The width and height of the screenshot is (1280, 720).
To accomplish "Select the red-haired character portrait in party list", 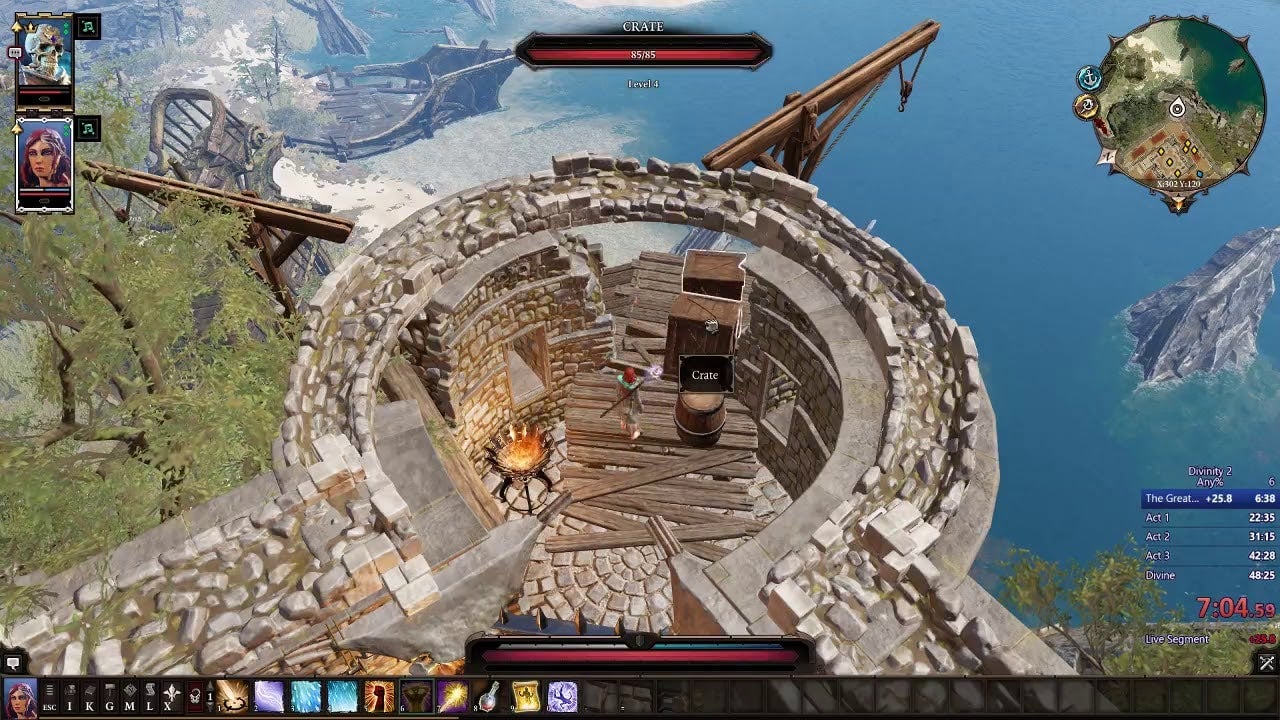I will pyautogui.click(x=45, y=157).
